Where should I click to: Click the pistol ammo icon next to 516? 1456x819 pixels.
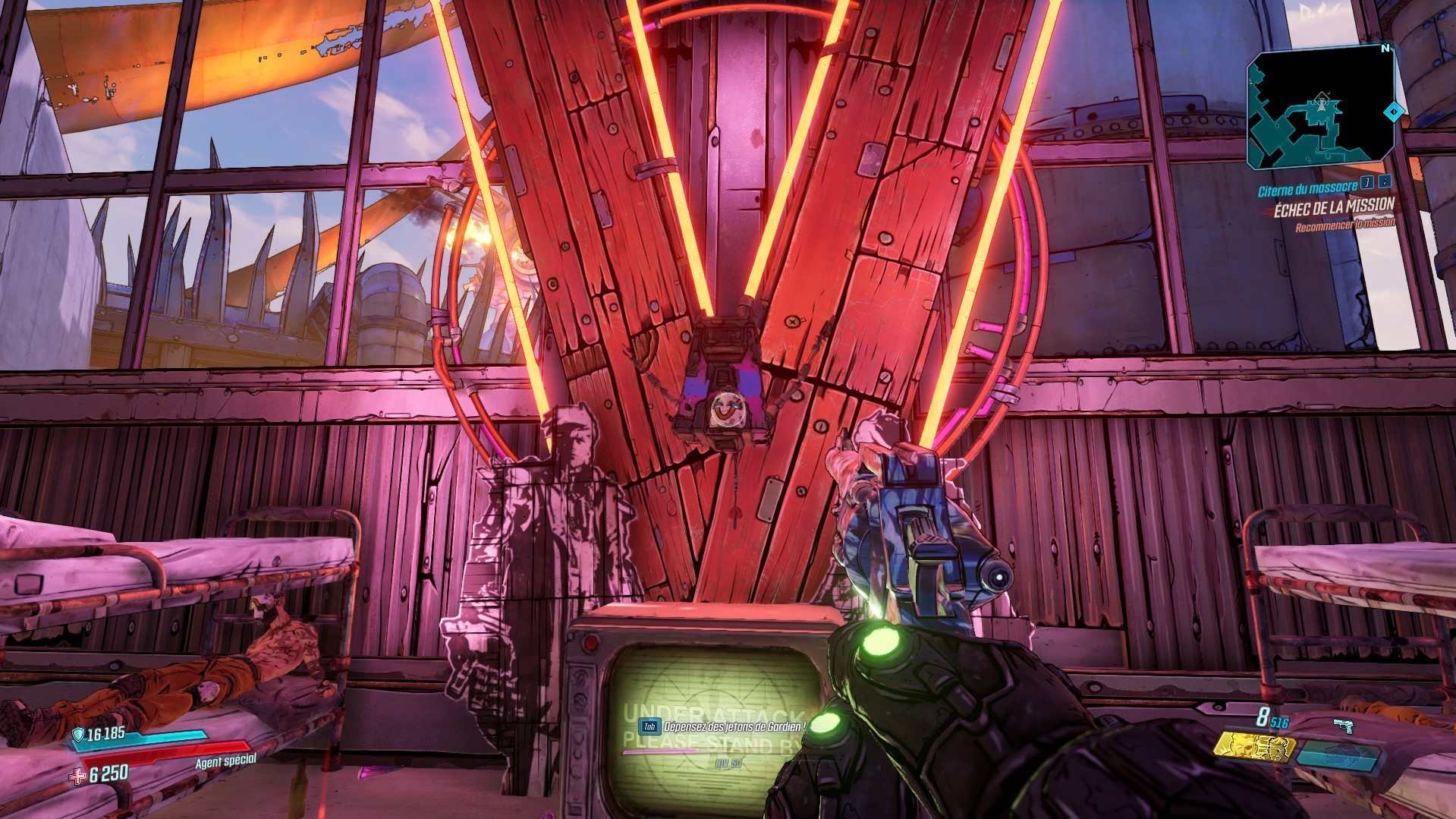pos(1344,725)
